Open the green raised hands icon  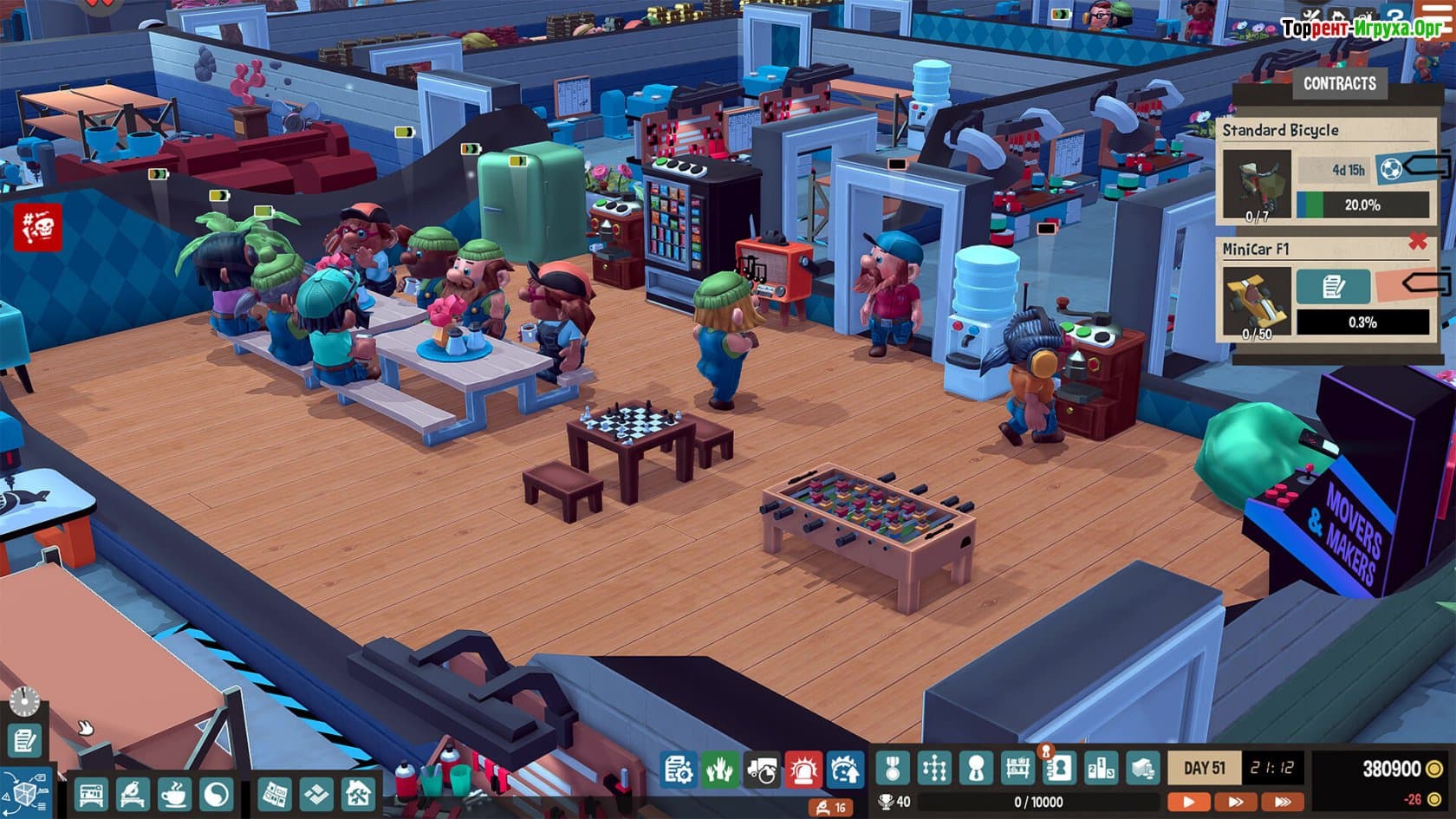[x=718, y=769]
